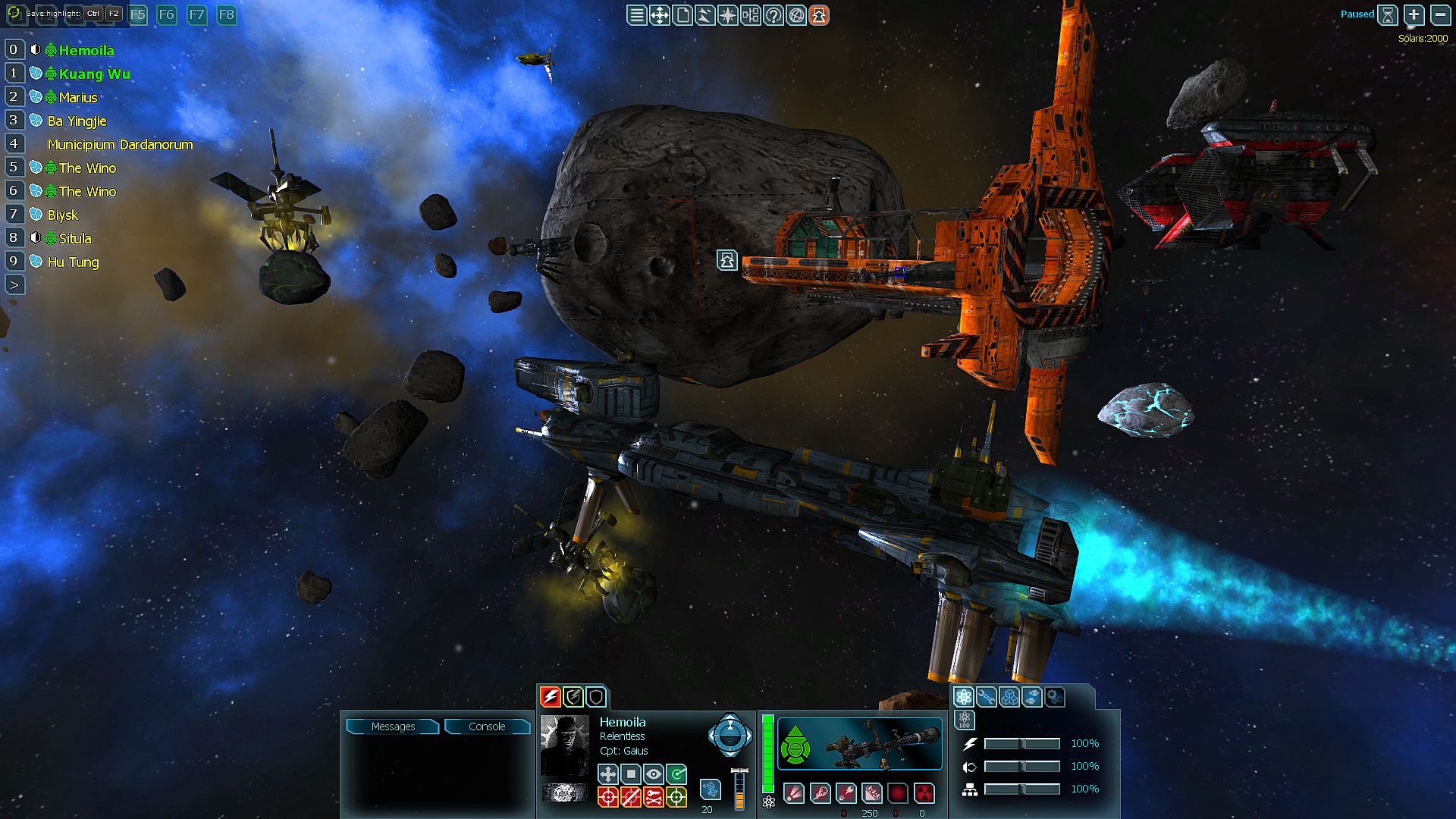Open the wrench repair tab

tap(986, 697)
